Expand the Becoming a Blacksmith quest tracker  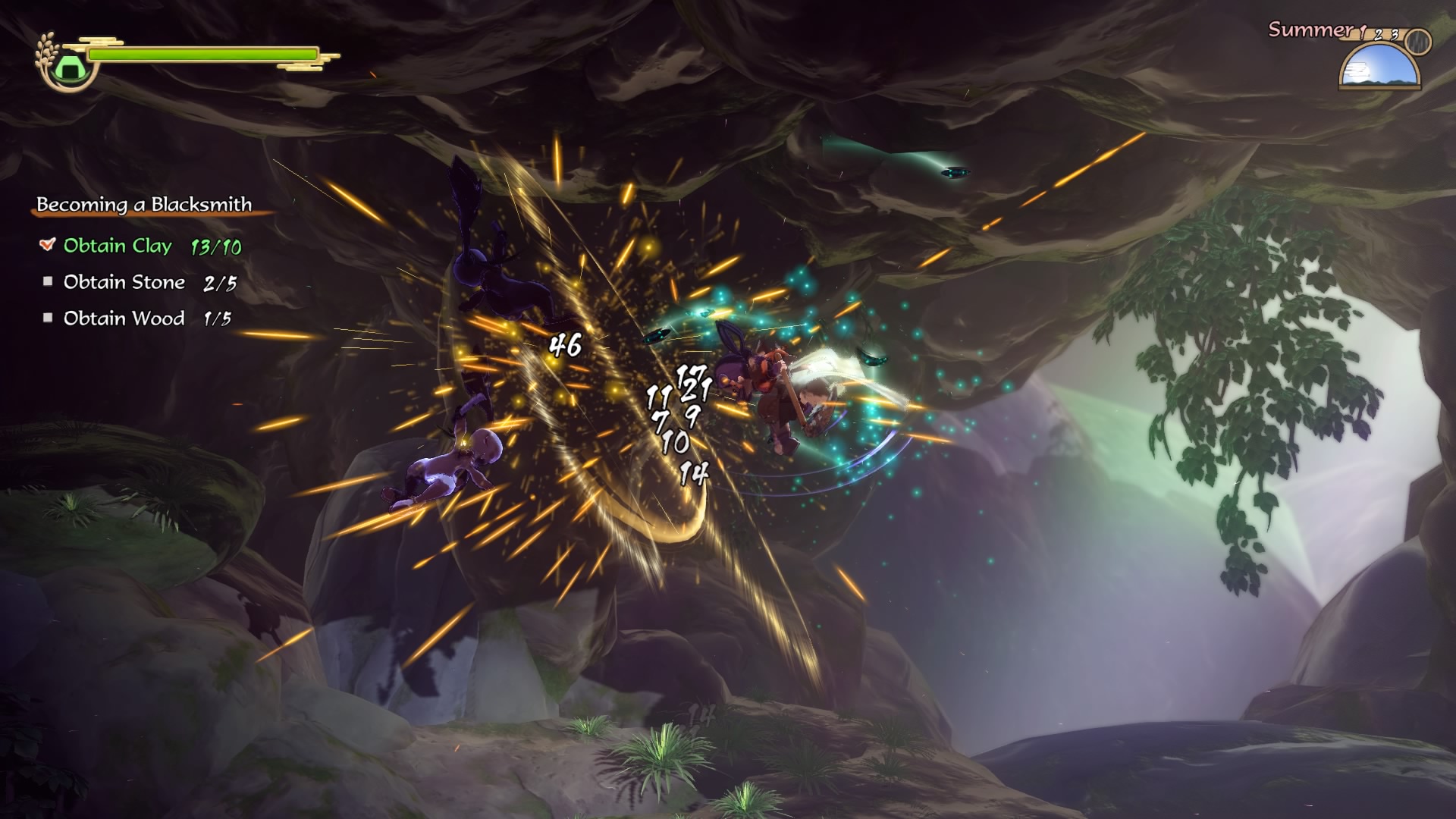pos(146,203)
